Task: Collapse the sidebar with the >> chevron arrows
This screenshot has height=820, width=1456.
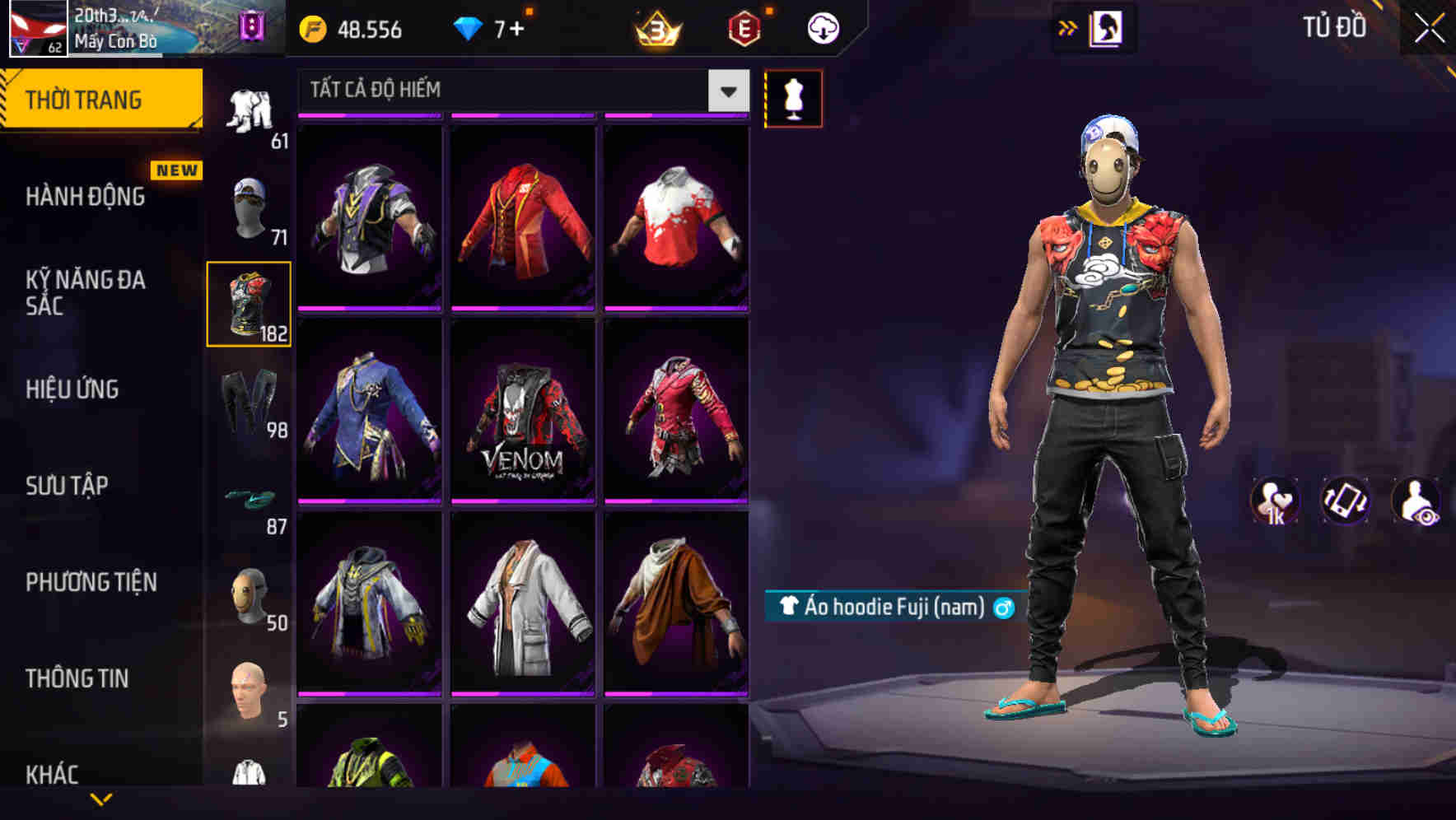Action: pyautogui.click(x=1068, y=27)
